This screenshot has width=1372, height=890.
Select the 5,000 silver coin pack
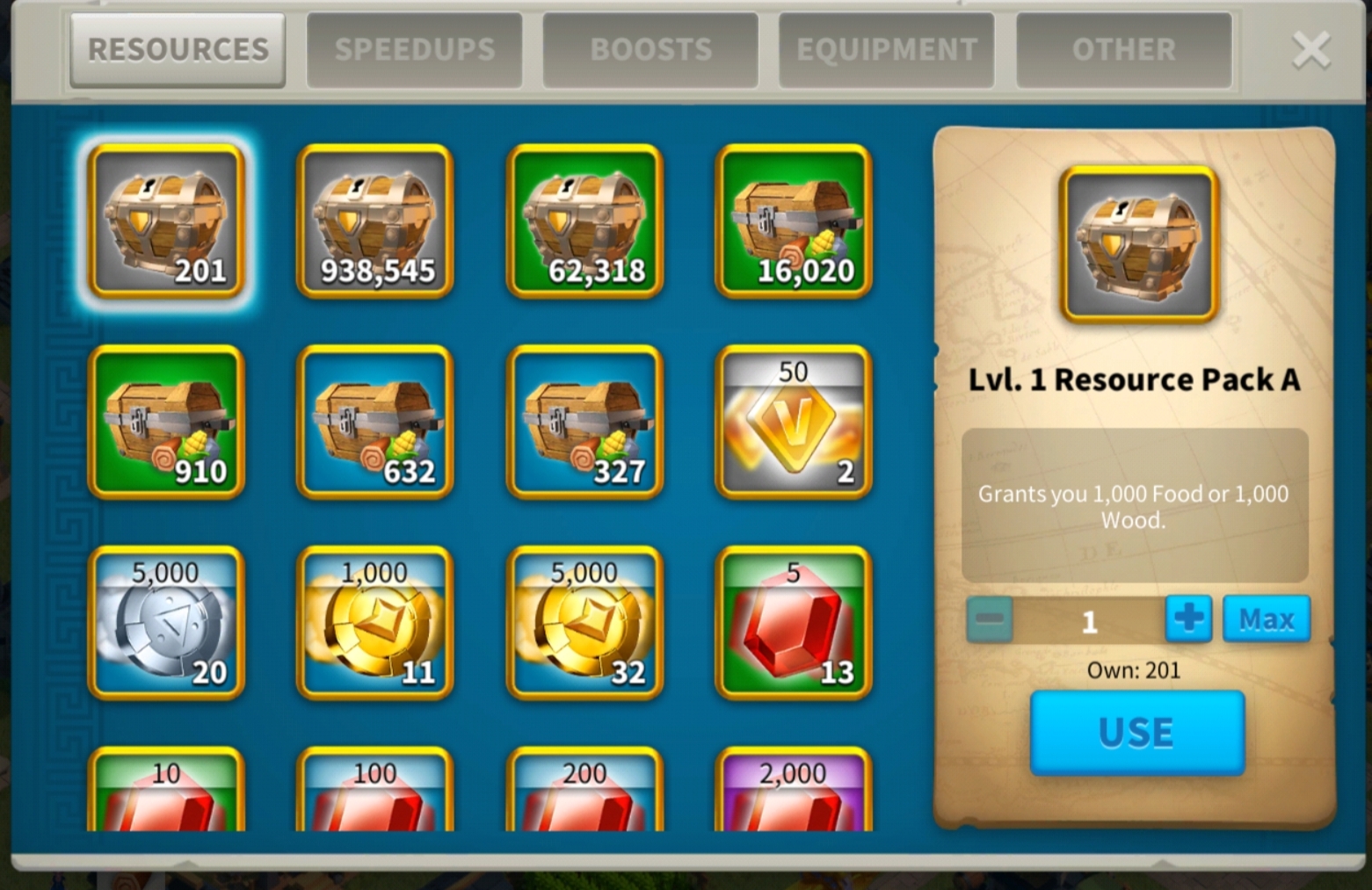coord(166,624)
